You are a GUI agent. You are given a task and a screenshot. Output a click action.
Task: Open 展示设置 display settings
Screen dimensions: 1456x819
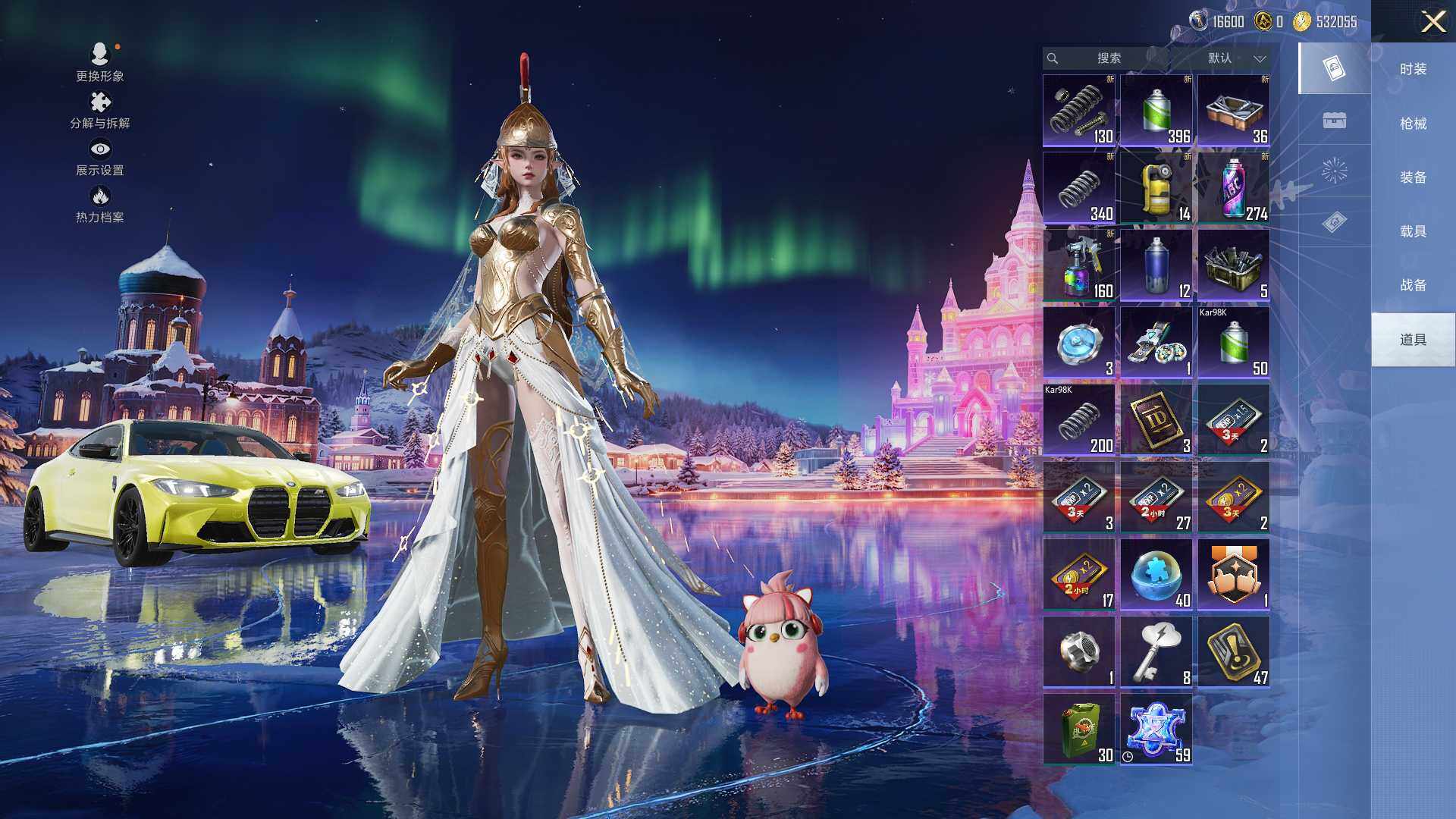pos(100,157)
